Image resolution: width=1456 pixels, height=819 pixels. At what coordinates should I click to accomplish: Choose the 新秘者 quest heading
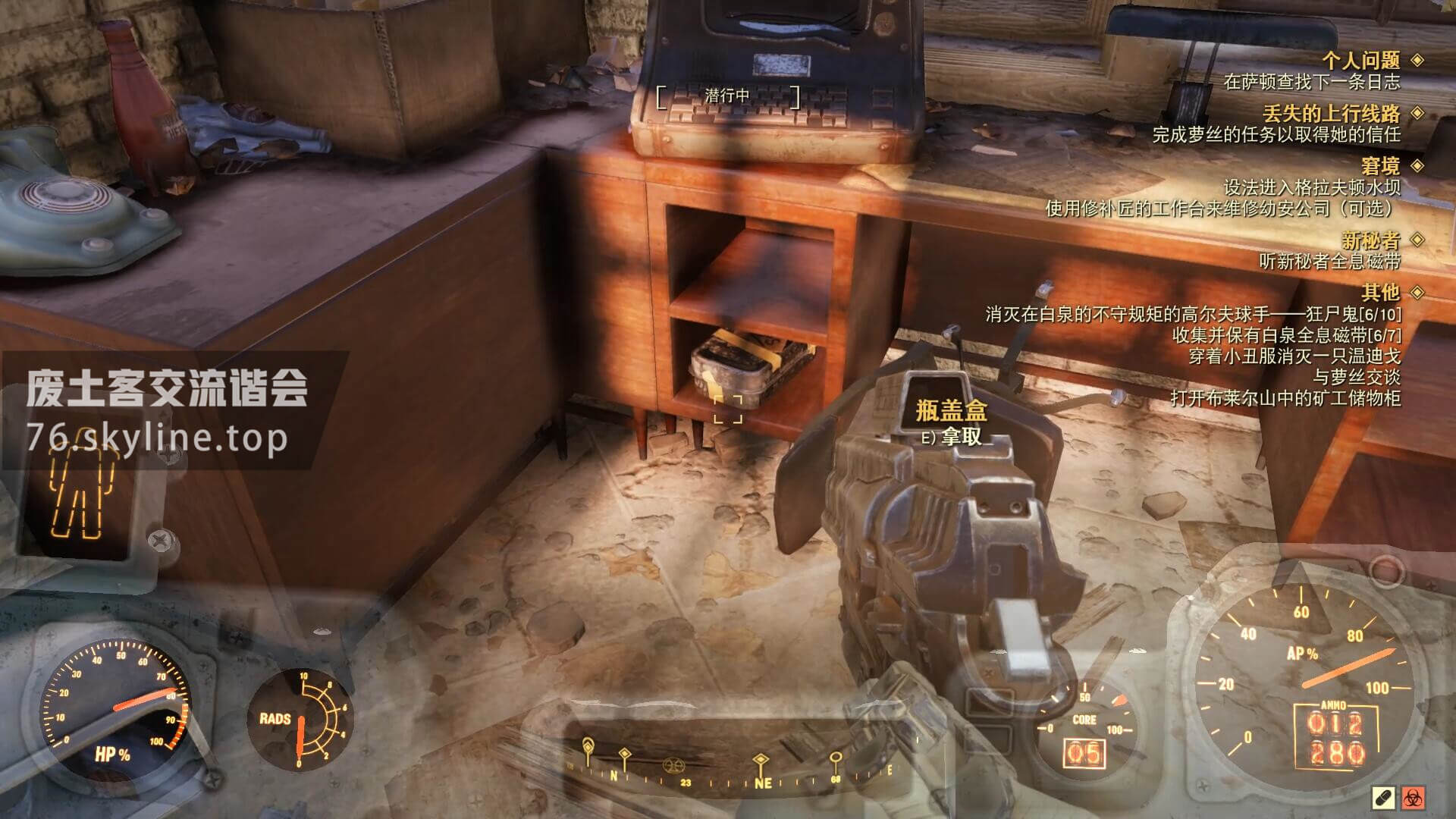[x=1370, y=240]
